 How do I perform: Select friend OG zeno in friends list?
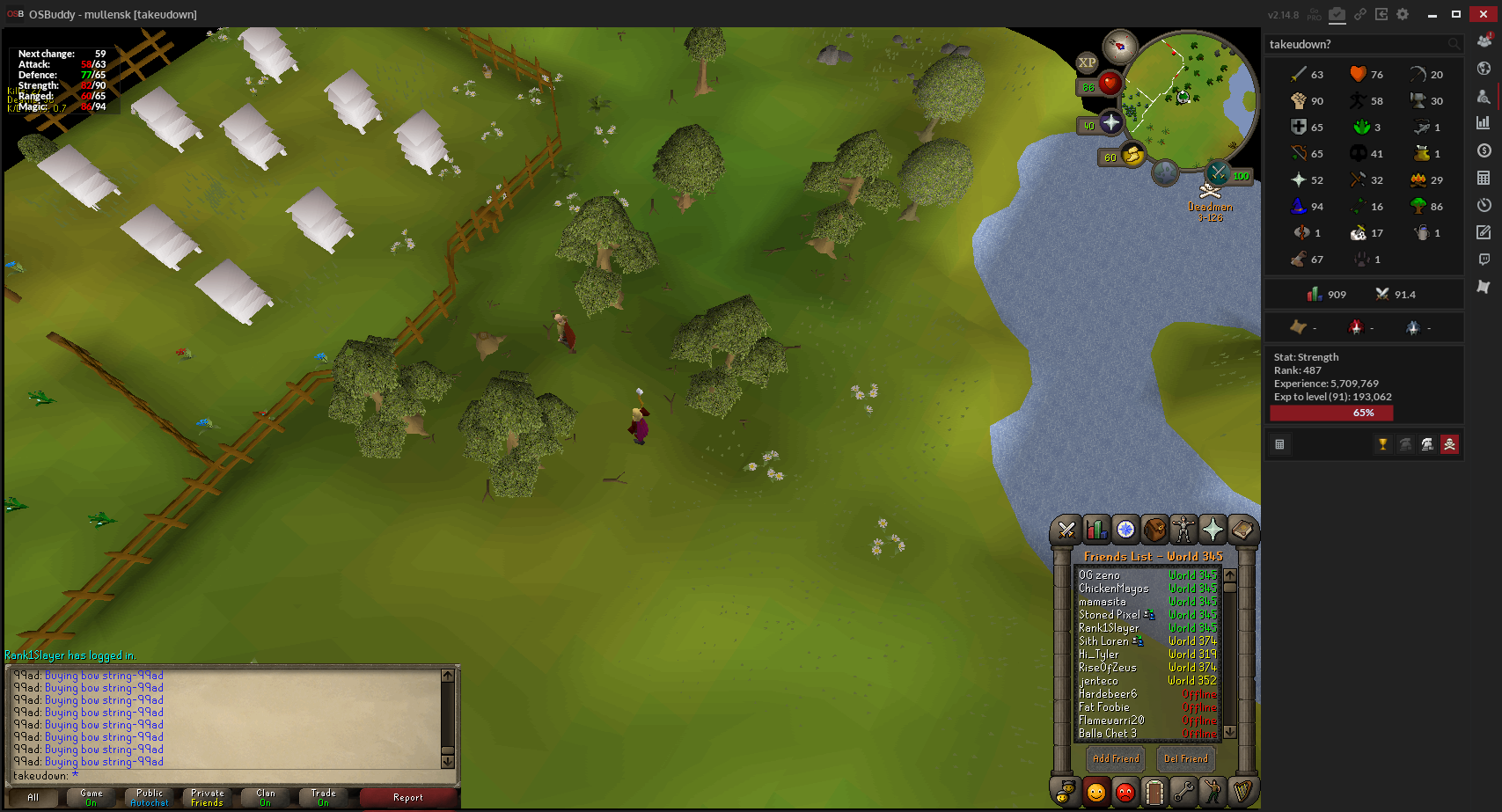tap(1099, 575)
